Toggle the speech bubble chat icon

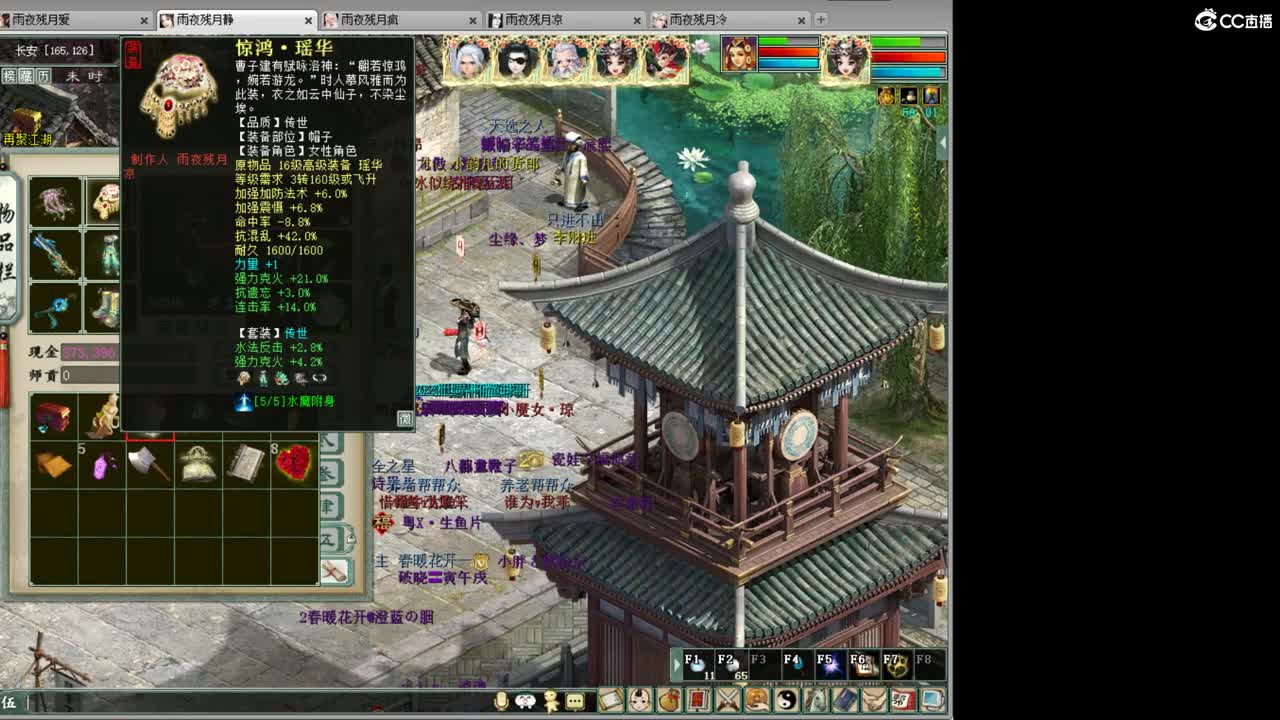point(574,702)
